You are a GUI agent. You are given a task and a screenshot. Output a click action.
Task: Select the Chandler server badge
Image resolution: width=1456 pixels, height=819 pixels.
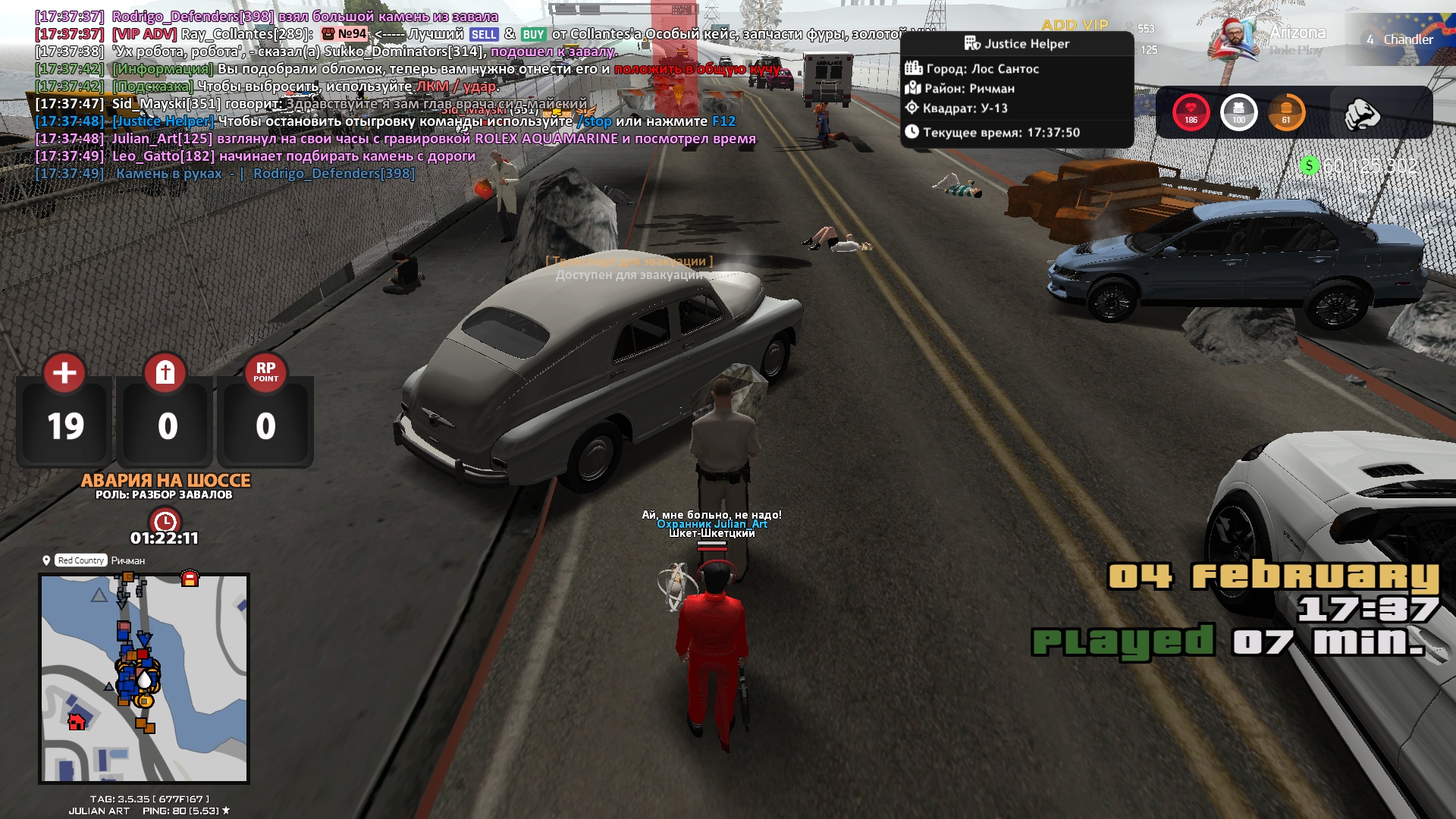click(1400, 39)
